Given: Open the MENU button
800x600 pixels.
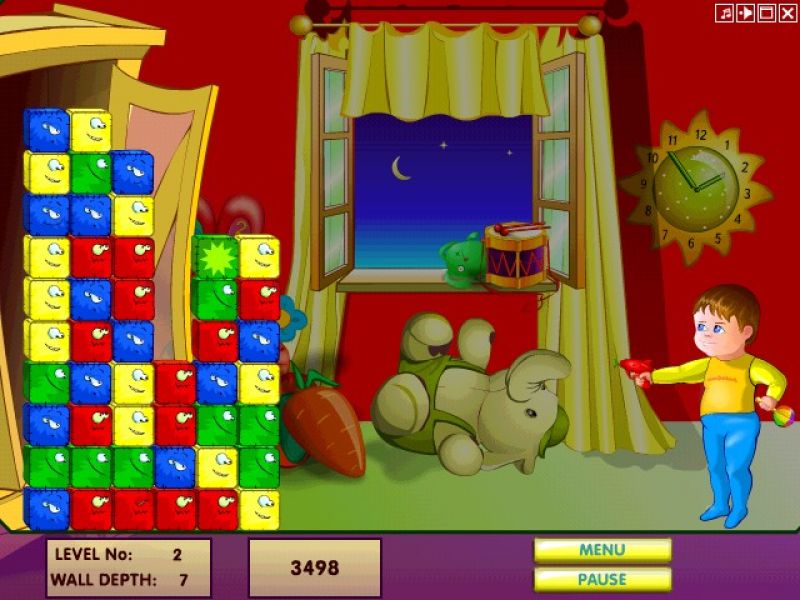Looking at the screenshot, I should pyautogui.click(x=602, y=550).
